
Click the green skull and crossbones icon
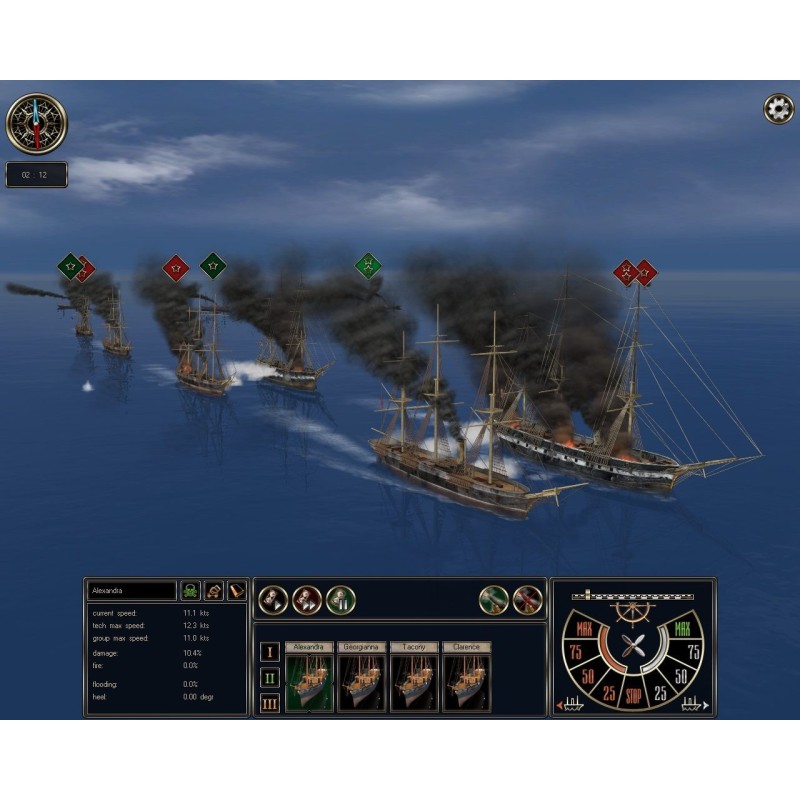point(190,591)
